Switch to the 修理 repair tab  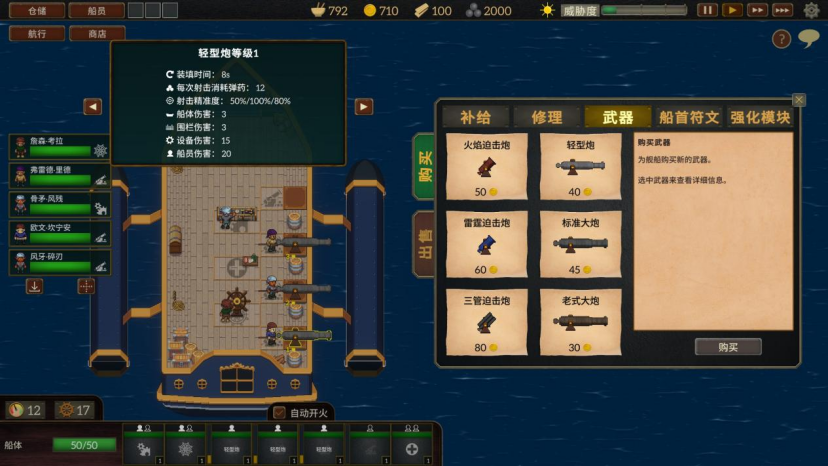click(x=546, y=117)
